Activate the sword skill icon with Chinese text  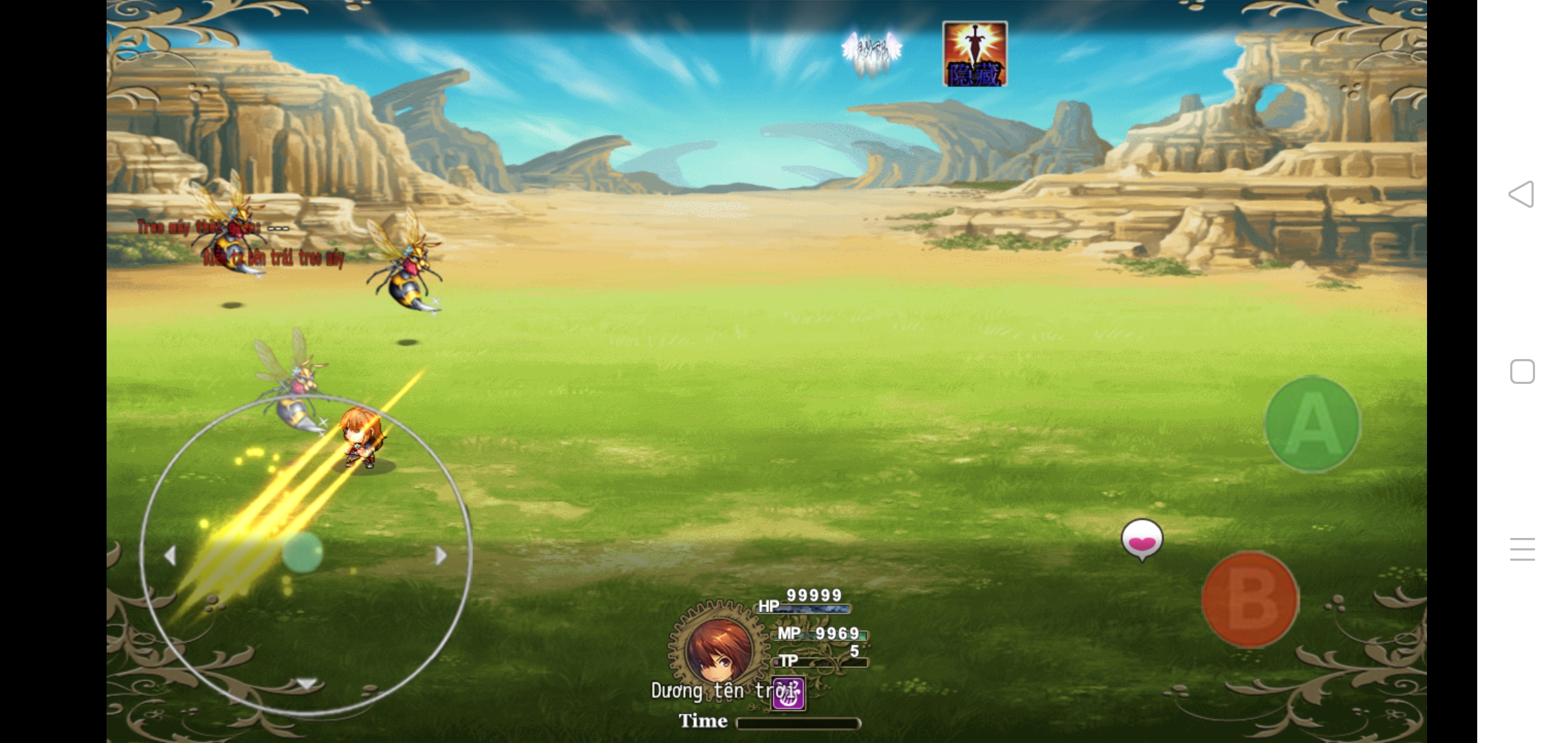[974, 54]
